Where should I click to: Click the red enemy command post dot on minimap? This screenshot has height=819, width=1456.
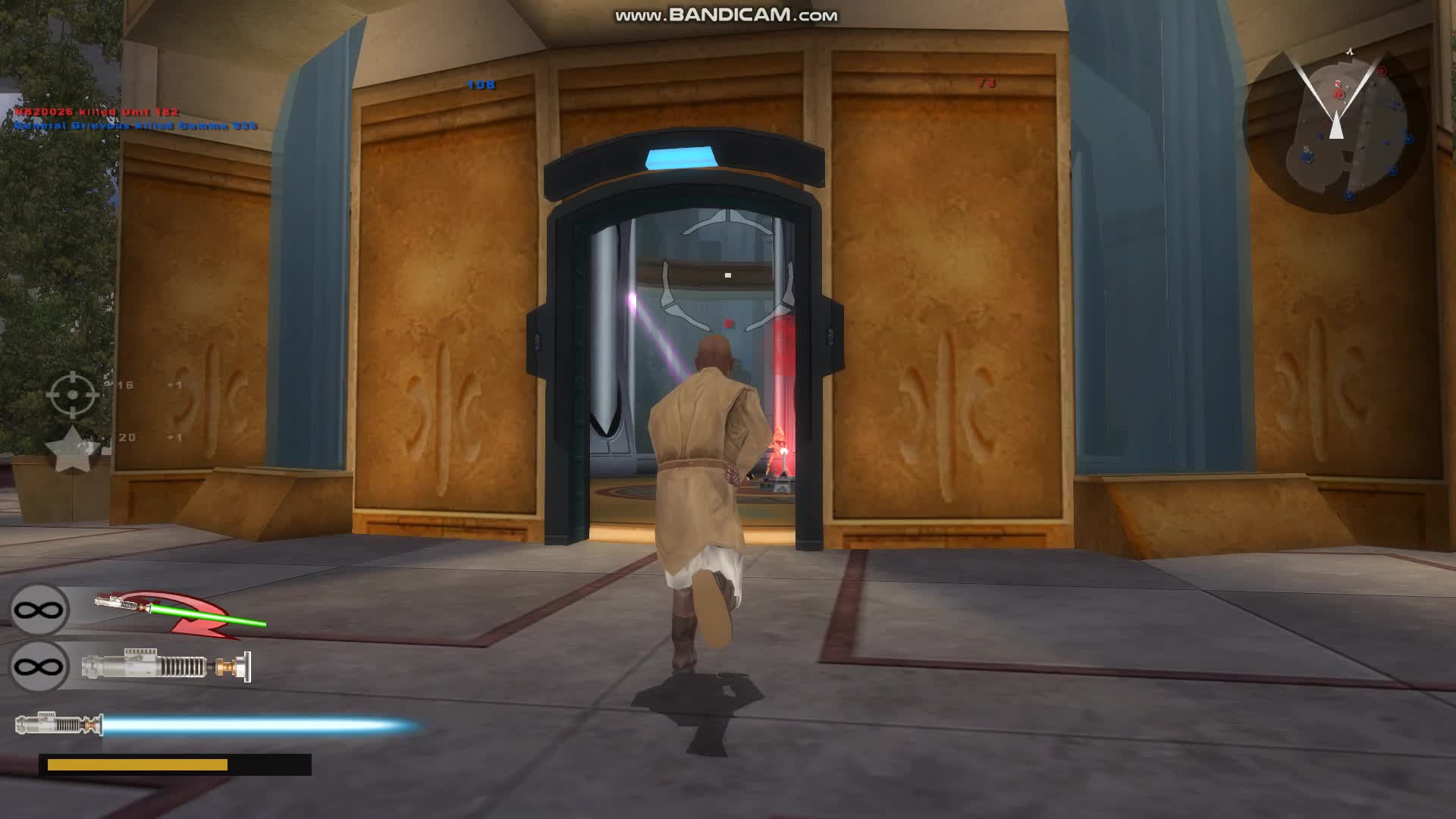[x=1338, y=93]
